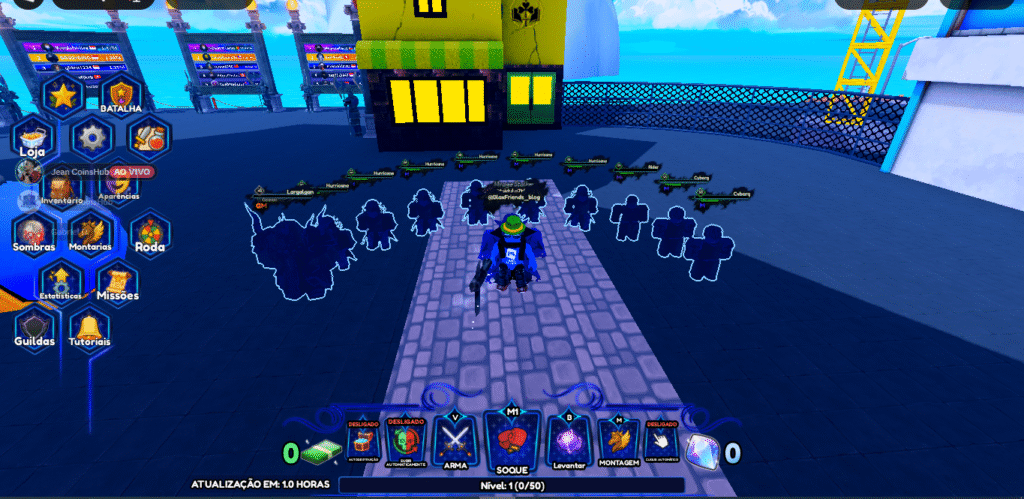Open the gear settings menu
Image resolution: width=1024 pixels, height=499 pixels.
tap(92, 137)
